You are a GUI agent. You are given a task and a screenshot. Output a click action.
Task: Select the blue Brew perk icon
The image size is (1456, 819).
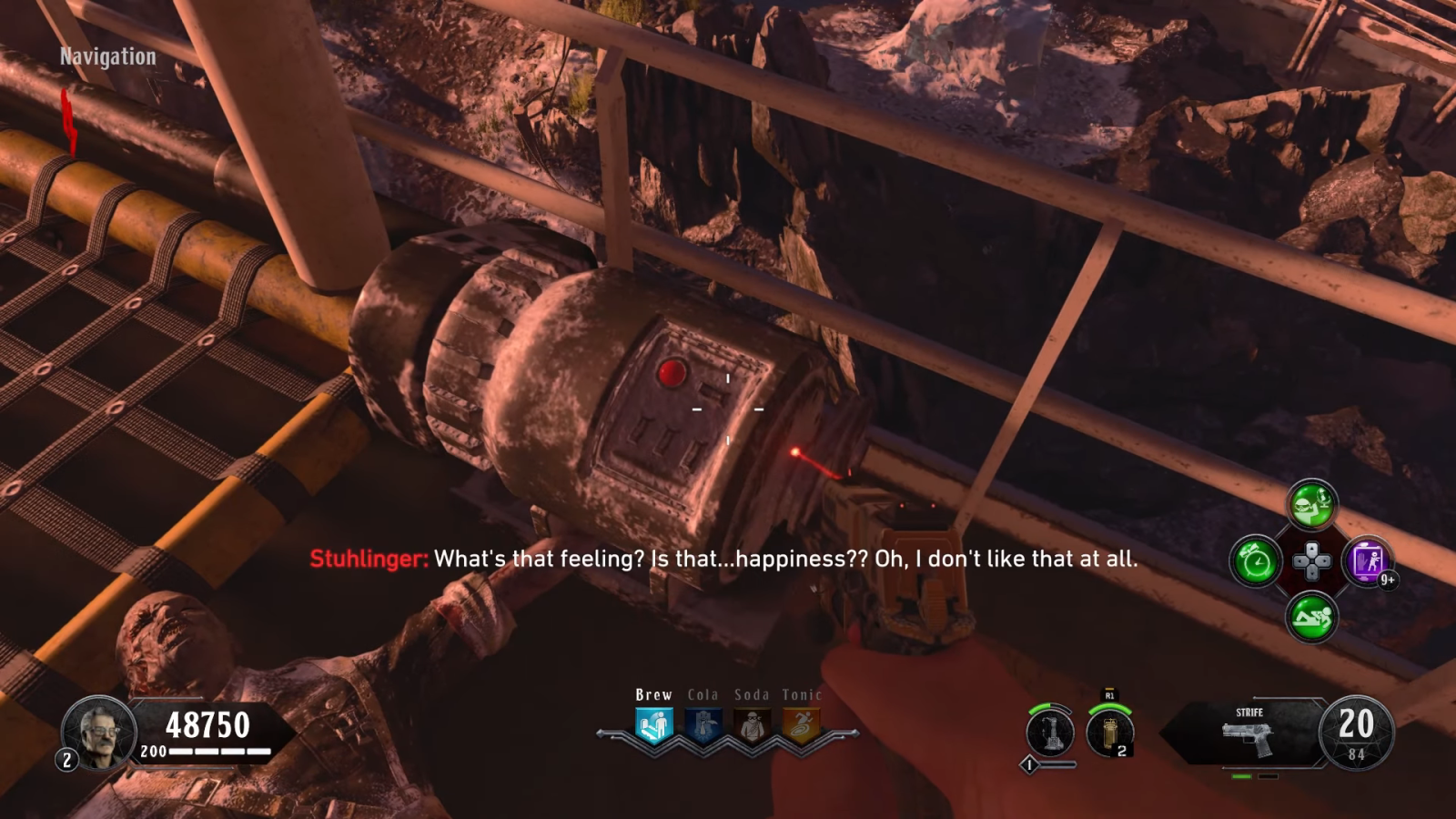pyautogui.click(x=653, y=725)
